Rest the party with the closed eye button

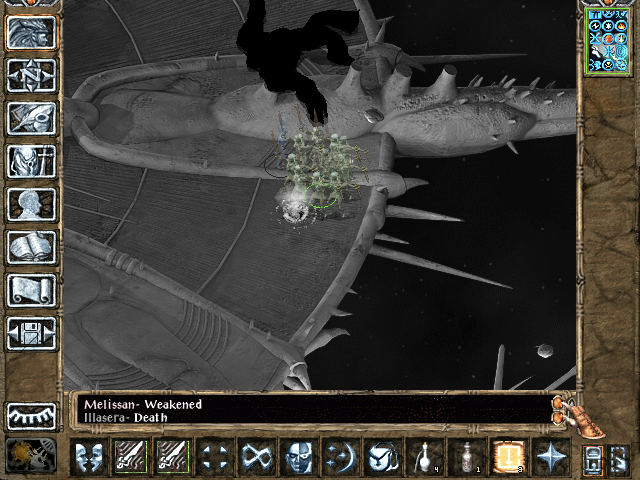(31, 415)
